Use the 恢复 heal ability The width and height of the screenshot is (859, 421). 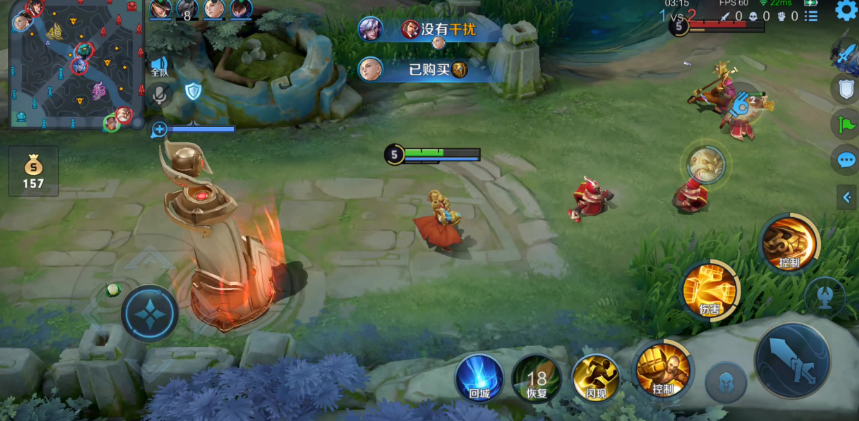[x=536, y=378]
